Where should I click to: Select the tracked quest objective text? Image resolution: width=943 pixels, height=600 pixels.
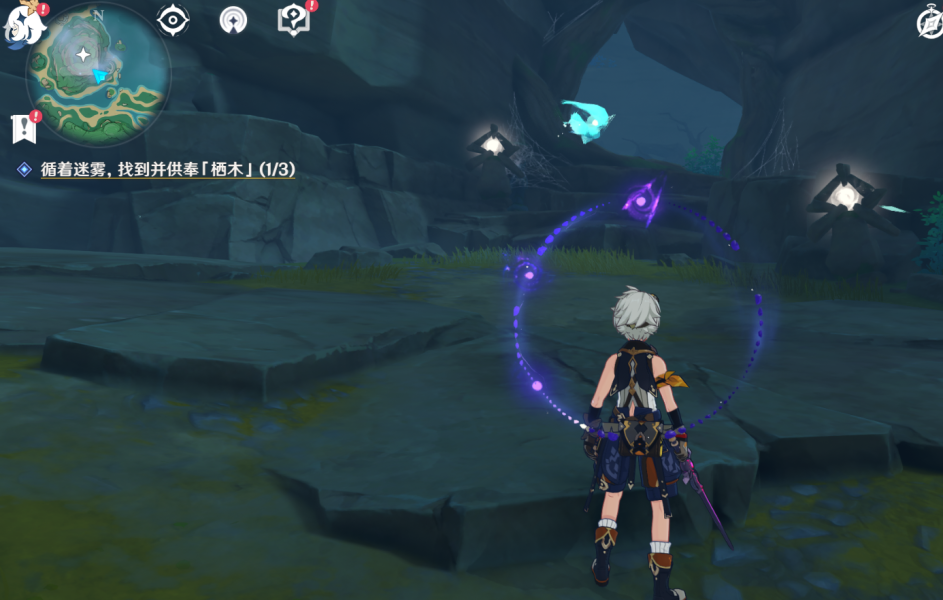[x=167, y=170]
